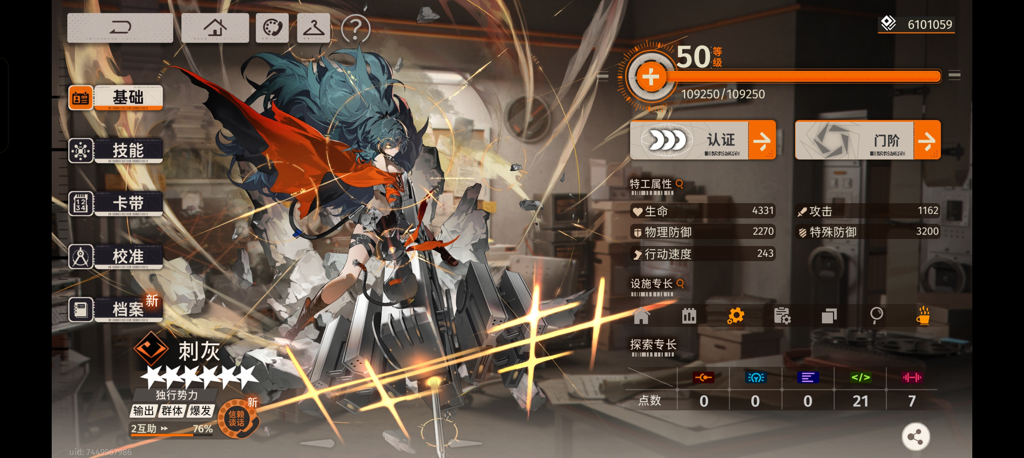Open the clothes hanger outfit icon
This screenshot has height=458, width=1024.
pos(313,28)
